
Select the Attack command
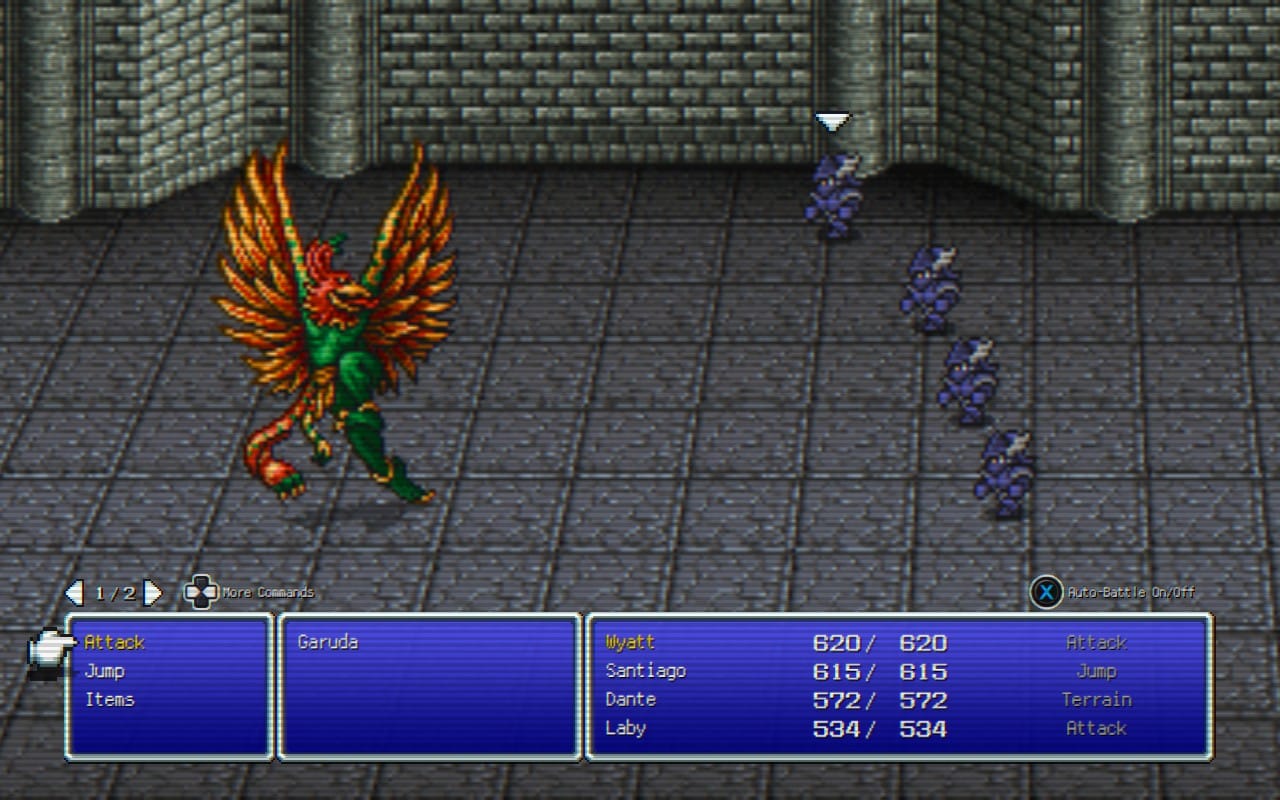tap(114, 642)
